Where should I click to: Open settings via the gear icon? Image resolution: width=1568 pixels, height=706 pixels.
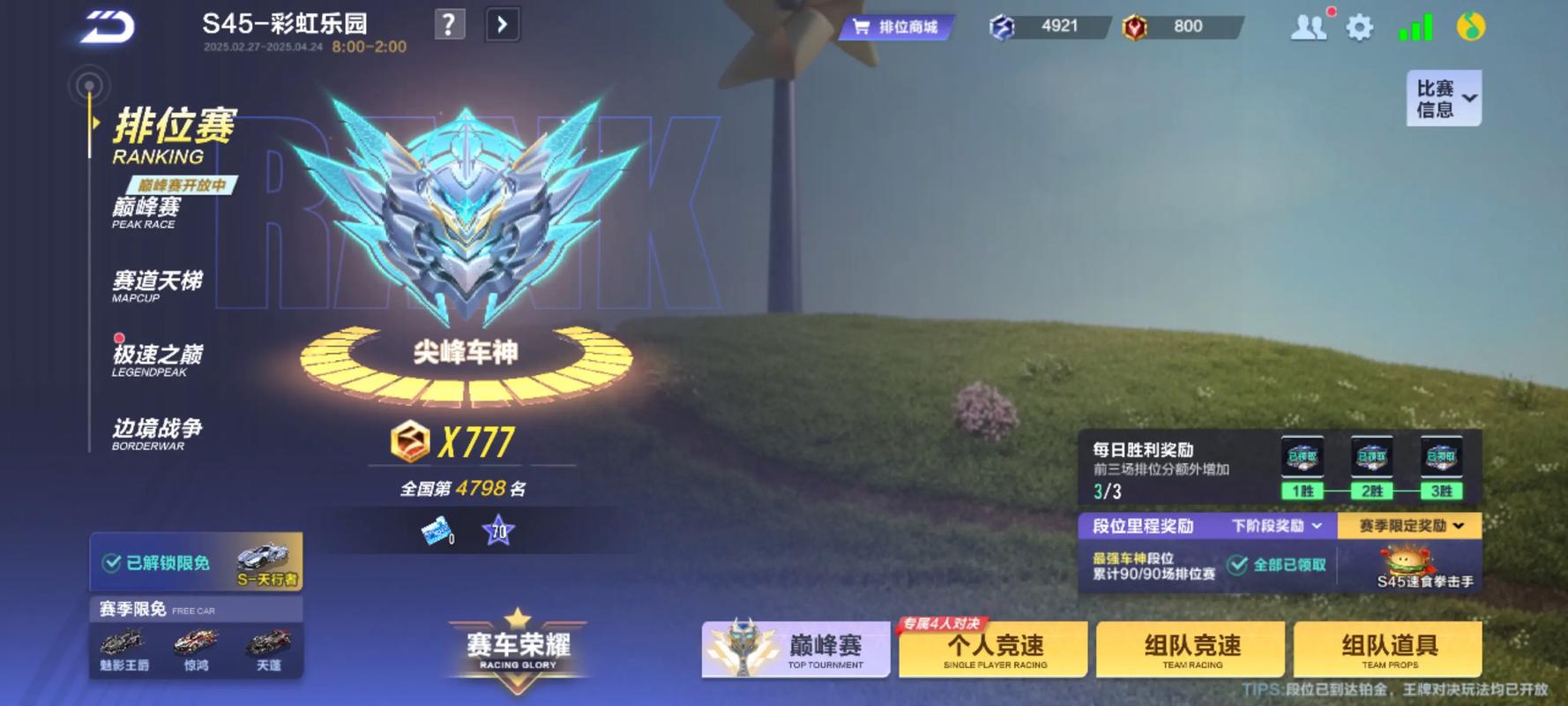coord(1359,27)
